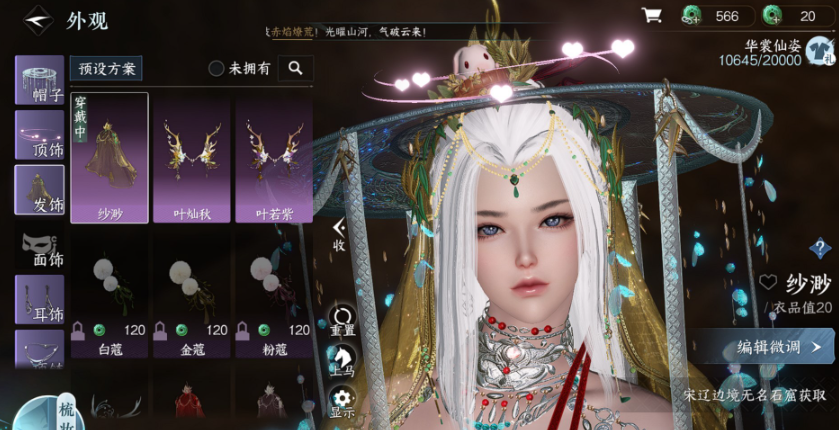
Task: Select the 纱渺 headwear item
Action: point(109,157)
